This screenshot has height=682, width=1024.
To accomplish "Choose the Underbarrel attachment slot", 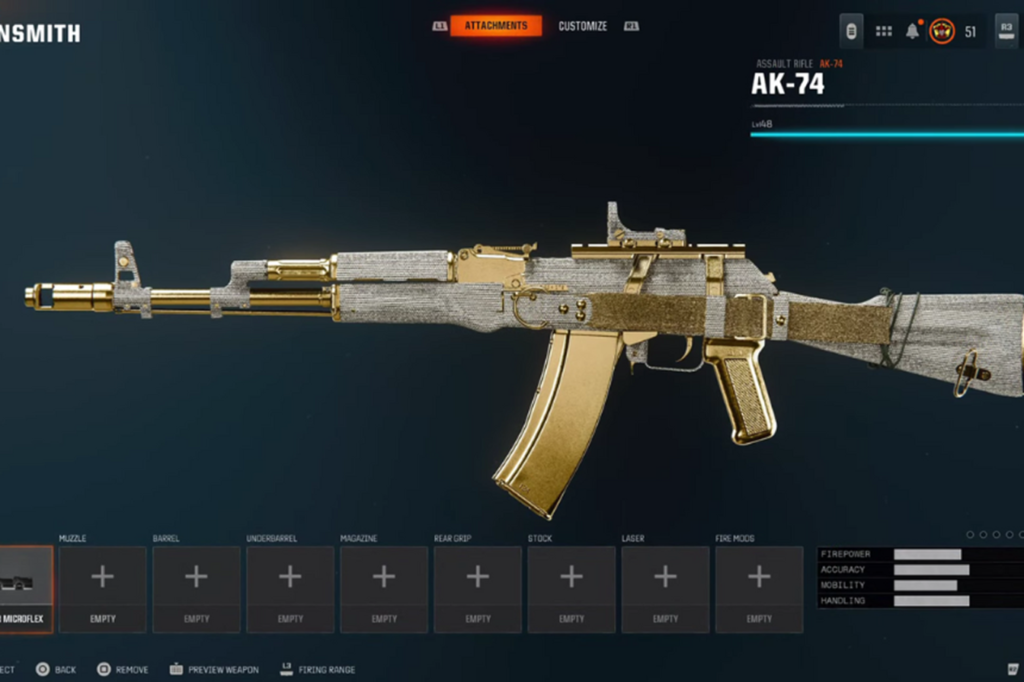I will pyautogui.click(x=290, y=588).
